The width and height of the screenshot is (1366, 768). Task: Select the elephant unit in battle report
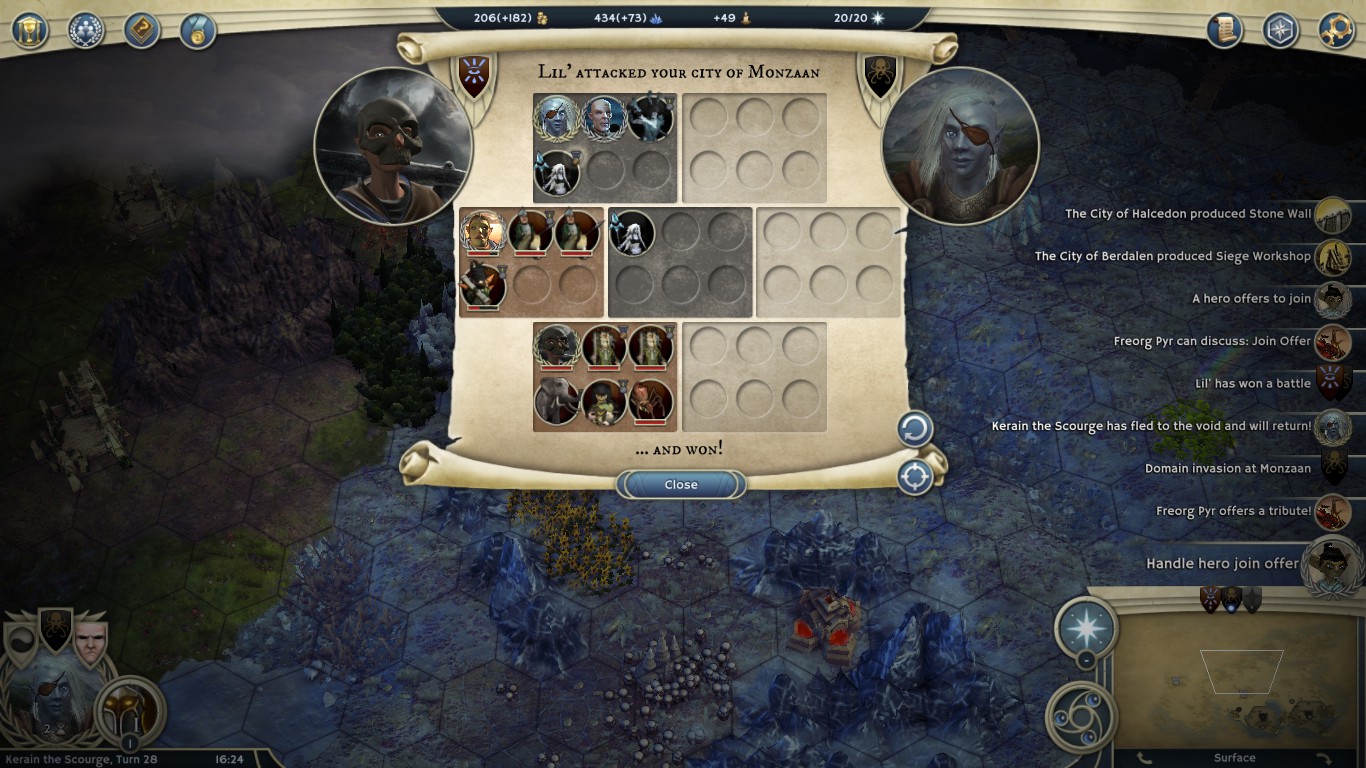[557, 402]
